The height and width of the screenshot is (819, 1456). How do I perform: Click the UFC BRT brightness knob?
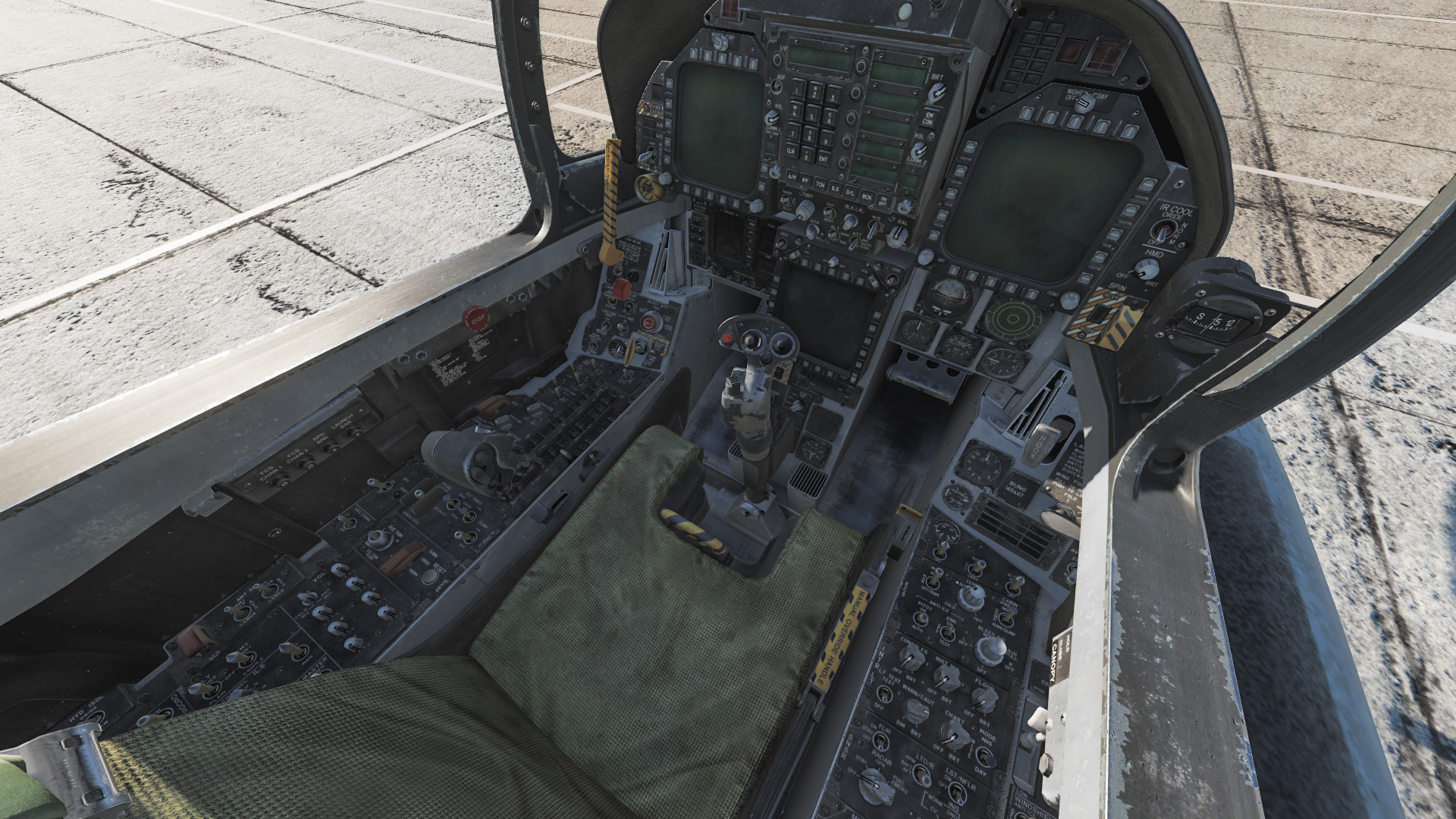click(x=936, y=91)
